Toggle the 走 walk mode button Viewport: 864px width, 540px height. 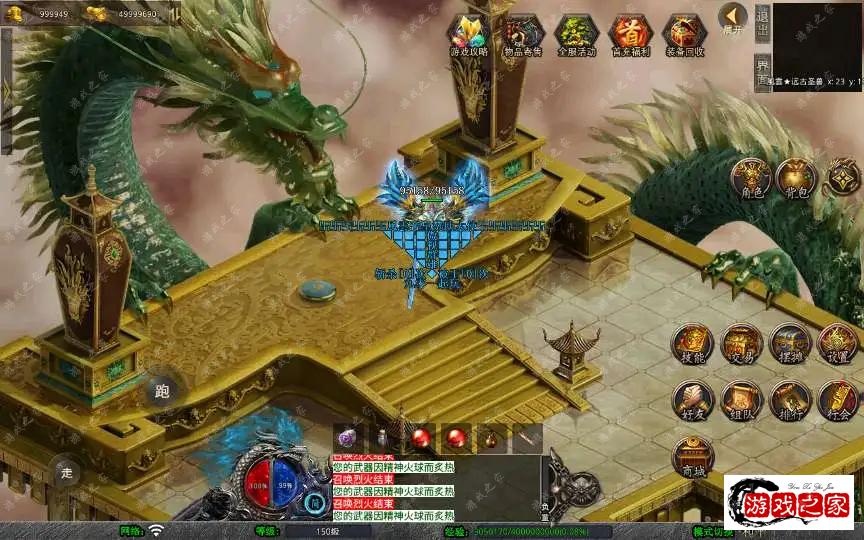coord(67,470)
